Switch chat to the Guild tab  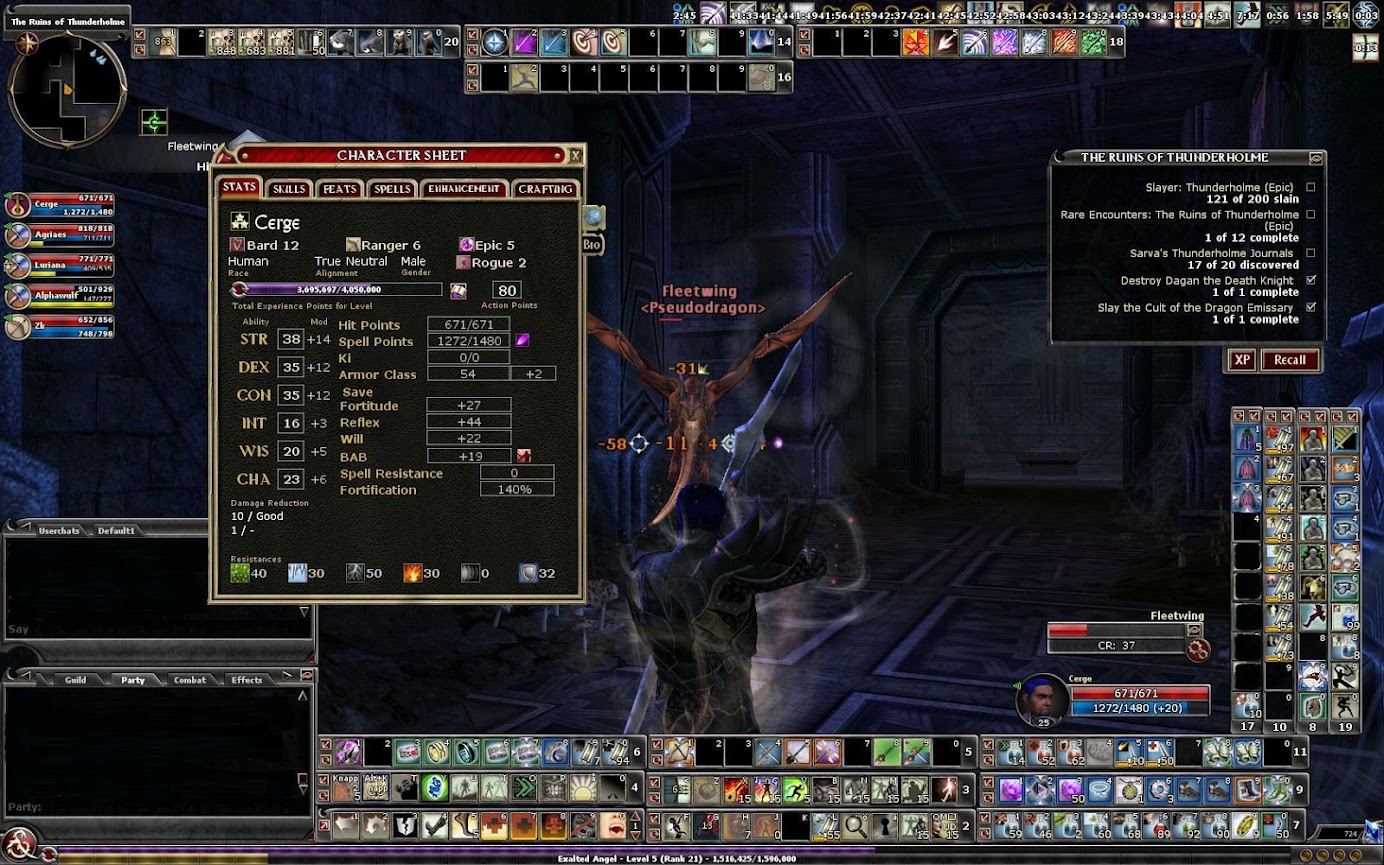click(x=76, y=680)
